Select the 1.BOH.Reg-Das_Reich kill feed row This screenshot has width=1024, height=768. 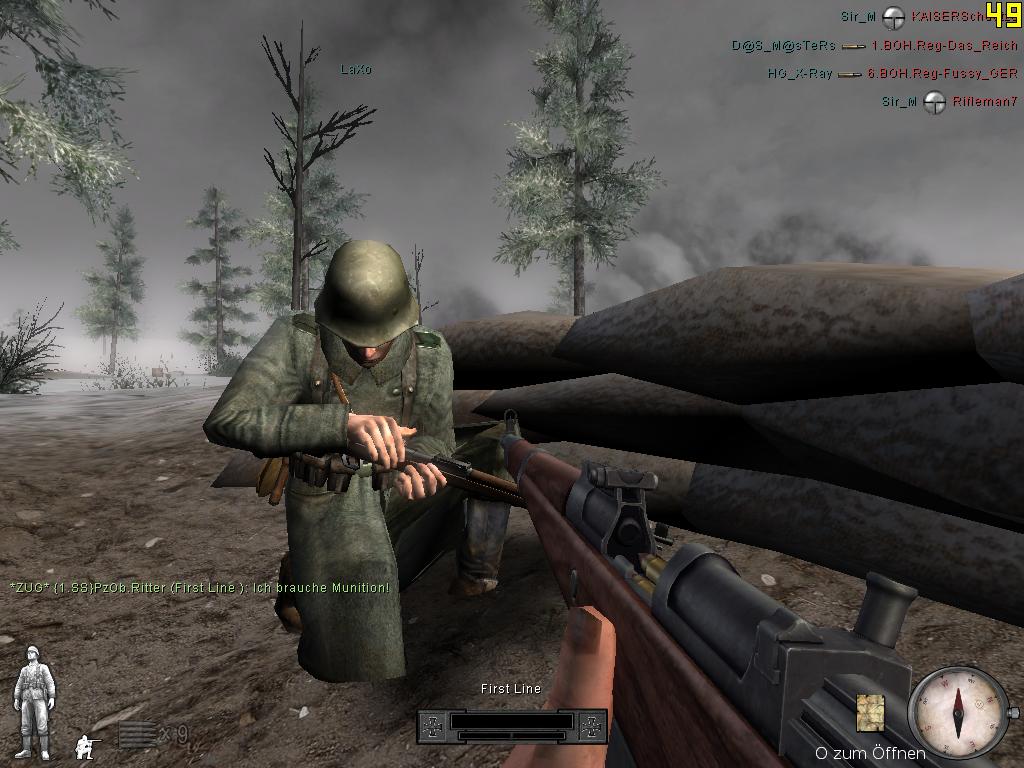pos(874,45)
